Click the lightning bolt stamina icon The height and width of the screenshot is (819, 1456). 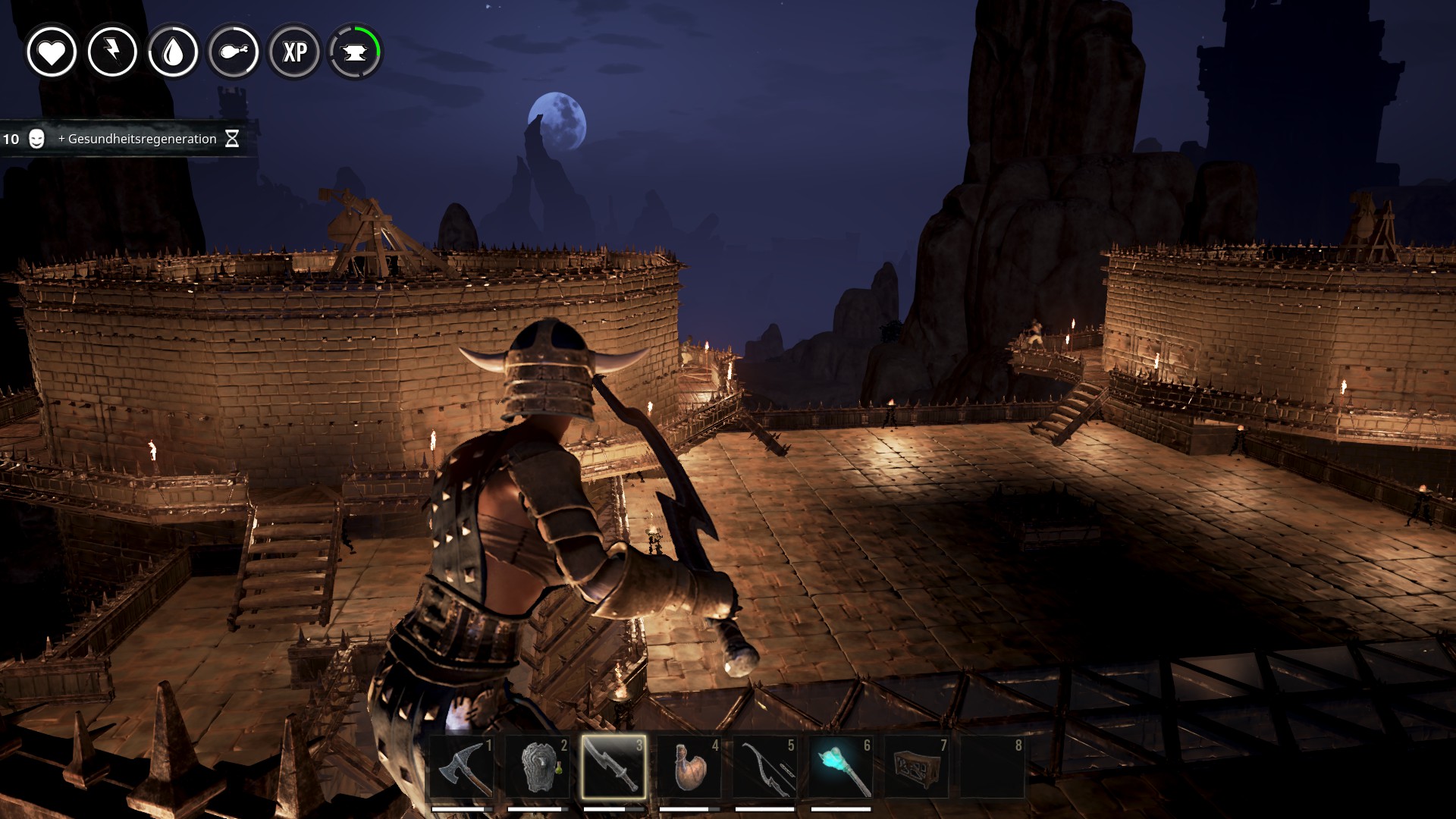[x=112, y=52]
